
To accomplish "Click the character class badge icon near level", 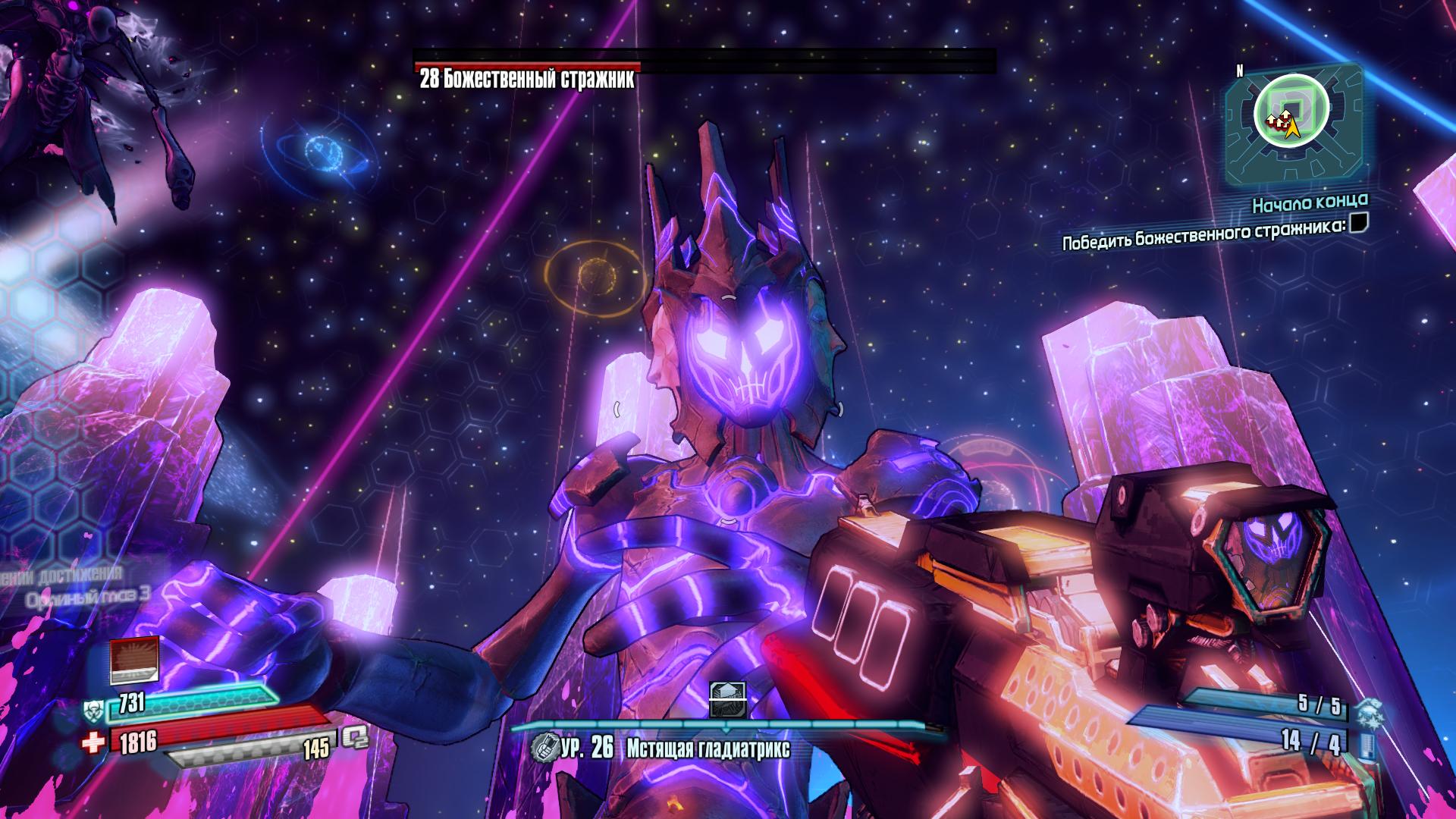I will (543, 748).
